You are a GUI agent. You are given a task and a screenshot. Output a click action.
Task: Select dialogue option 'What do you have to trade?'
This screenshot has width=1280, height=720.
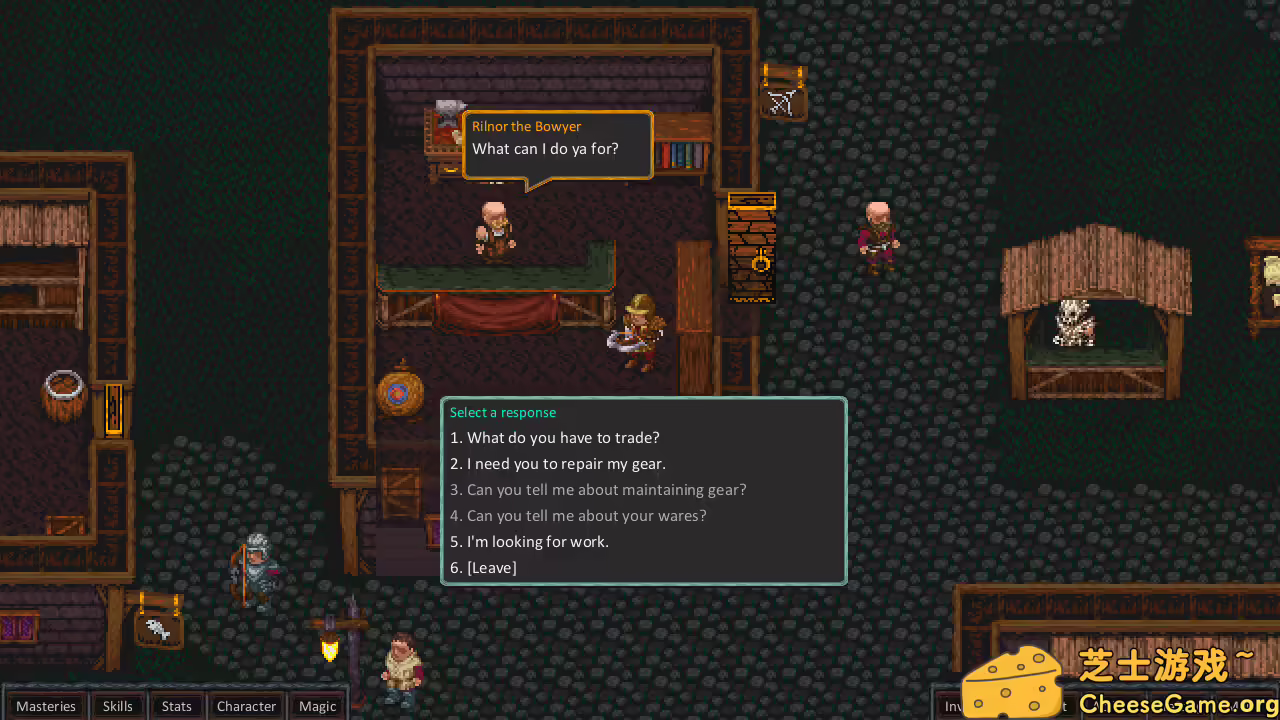(x=555, y=437)
